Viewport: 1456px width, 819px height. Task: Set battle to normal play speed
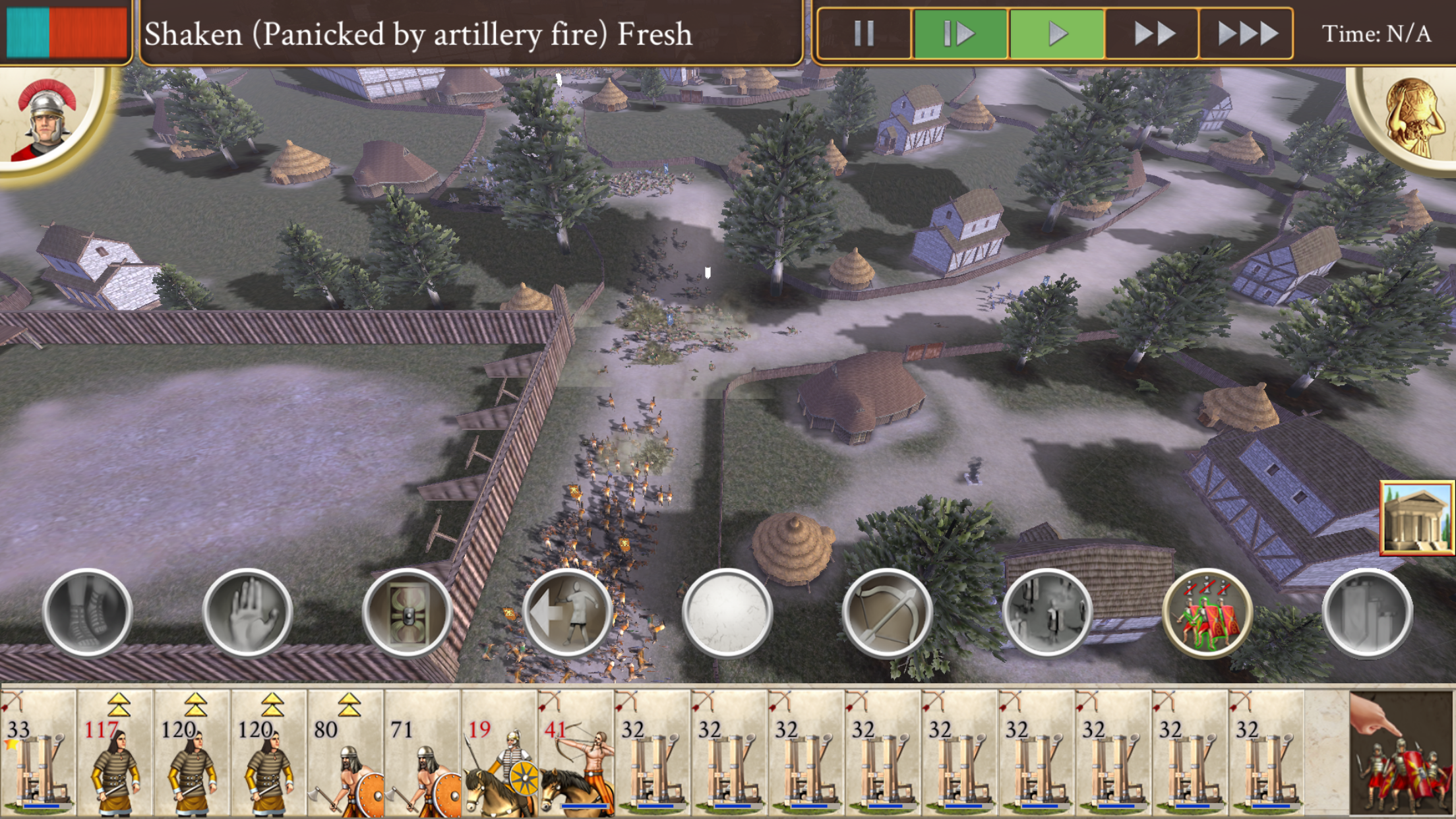coord(1057,33)
